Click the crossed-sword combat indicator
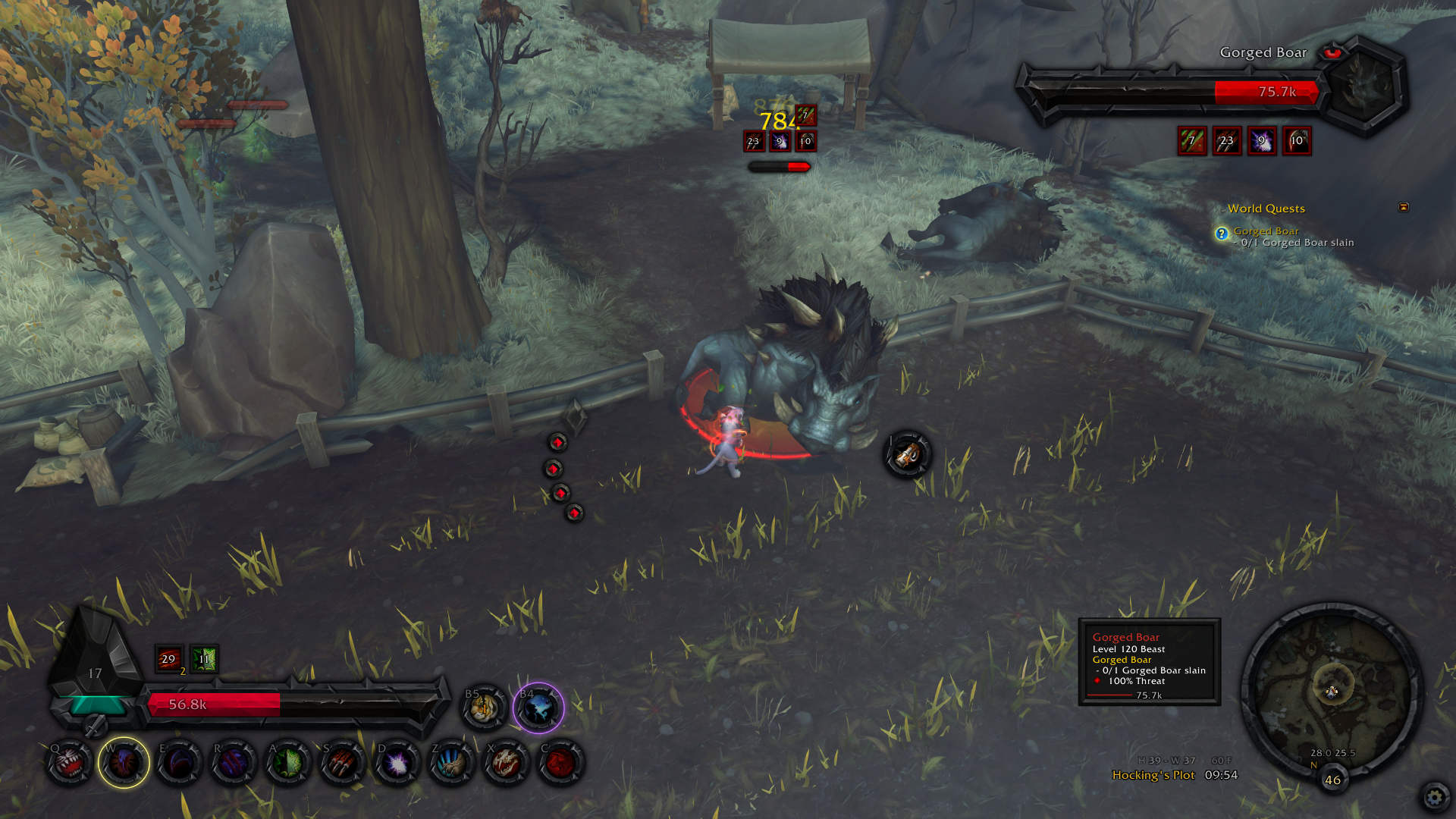Image resolution: width=1456 pixels, height=819 pixels. 95,726
